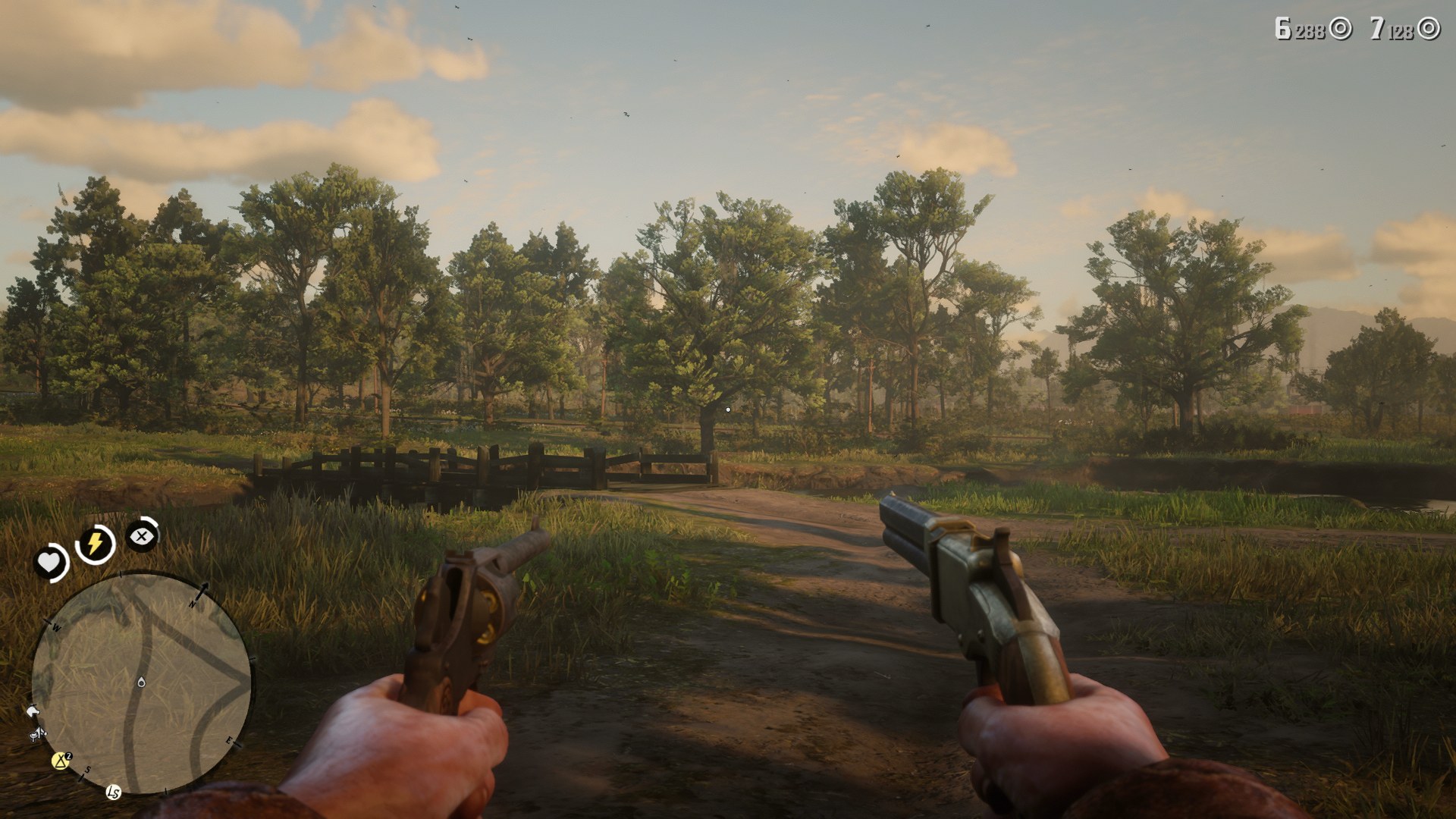
Task: Select the player position marker inside the minimap
Action: click(x=141, y=683)
